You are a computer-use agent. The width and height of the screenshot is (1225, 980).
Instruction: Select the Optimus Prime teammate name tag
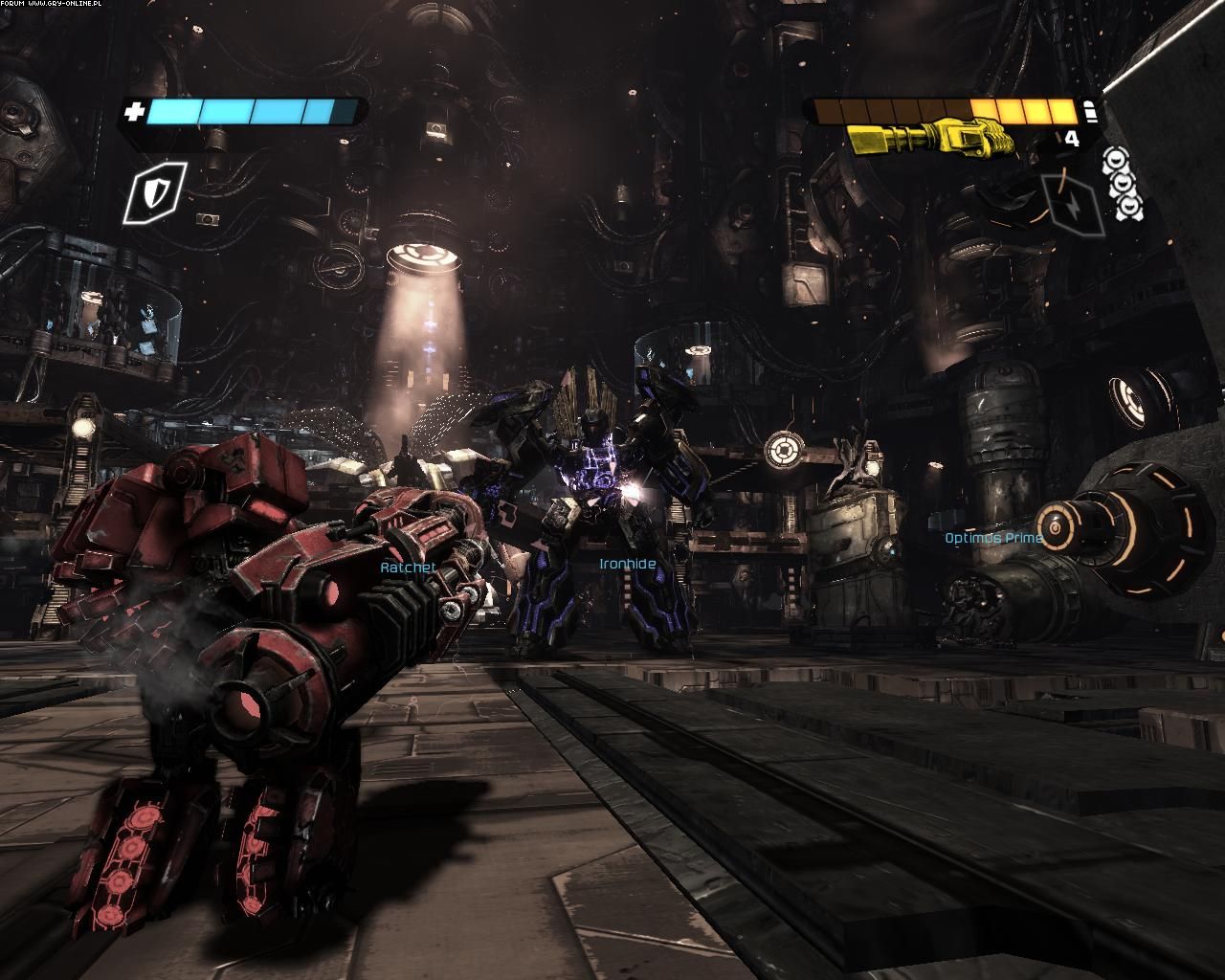(x=993, y=538)
